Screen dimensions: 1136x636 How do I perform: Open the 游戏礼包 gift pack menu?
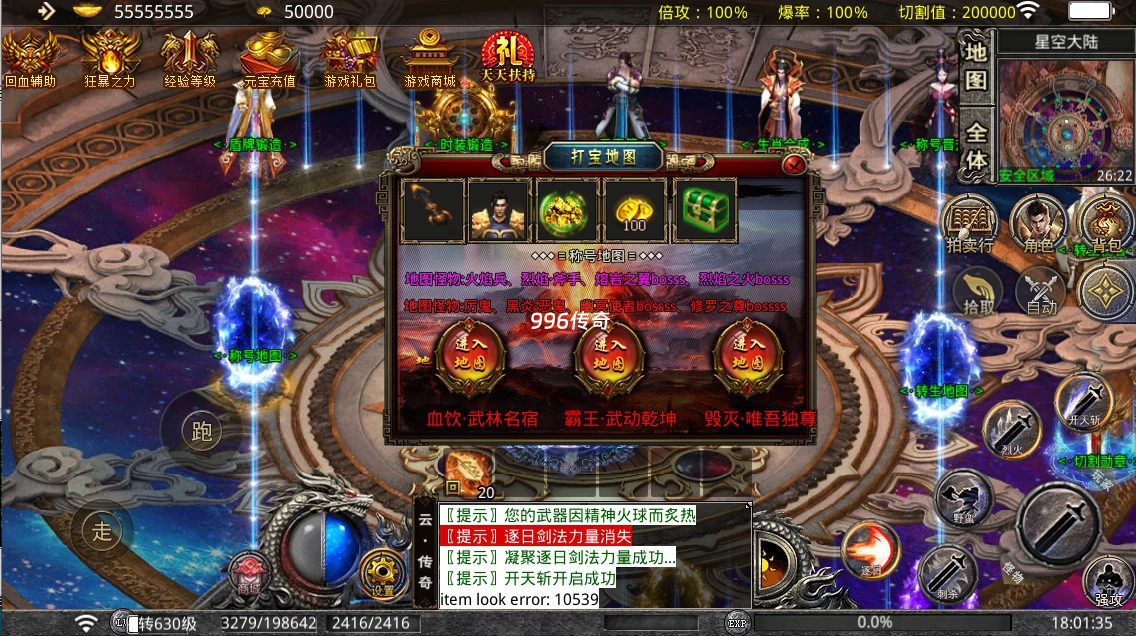point(349,58)
